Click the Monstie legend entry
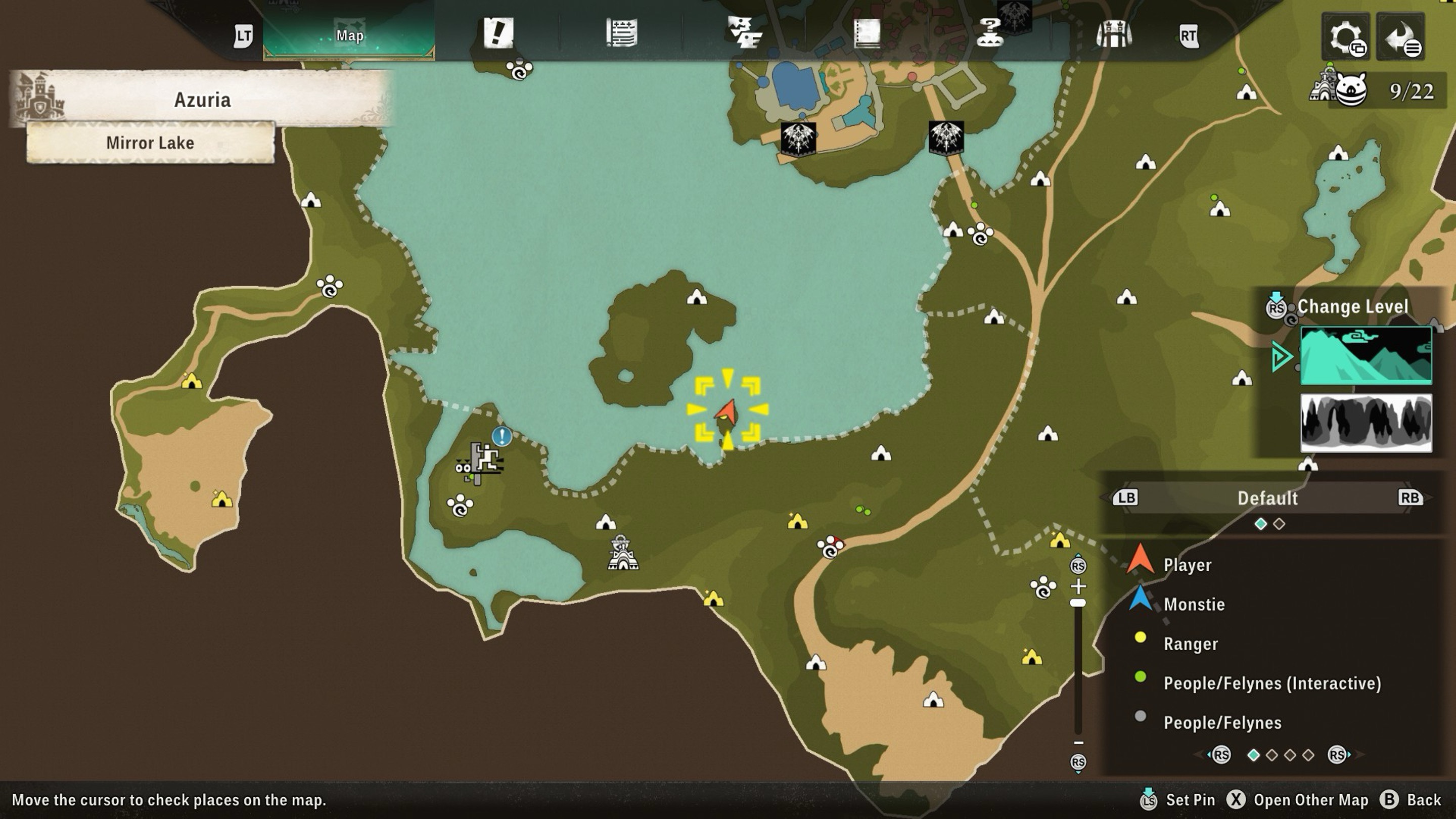The height and width of the screenshot is (819, 1456). 1194,604
